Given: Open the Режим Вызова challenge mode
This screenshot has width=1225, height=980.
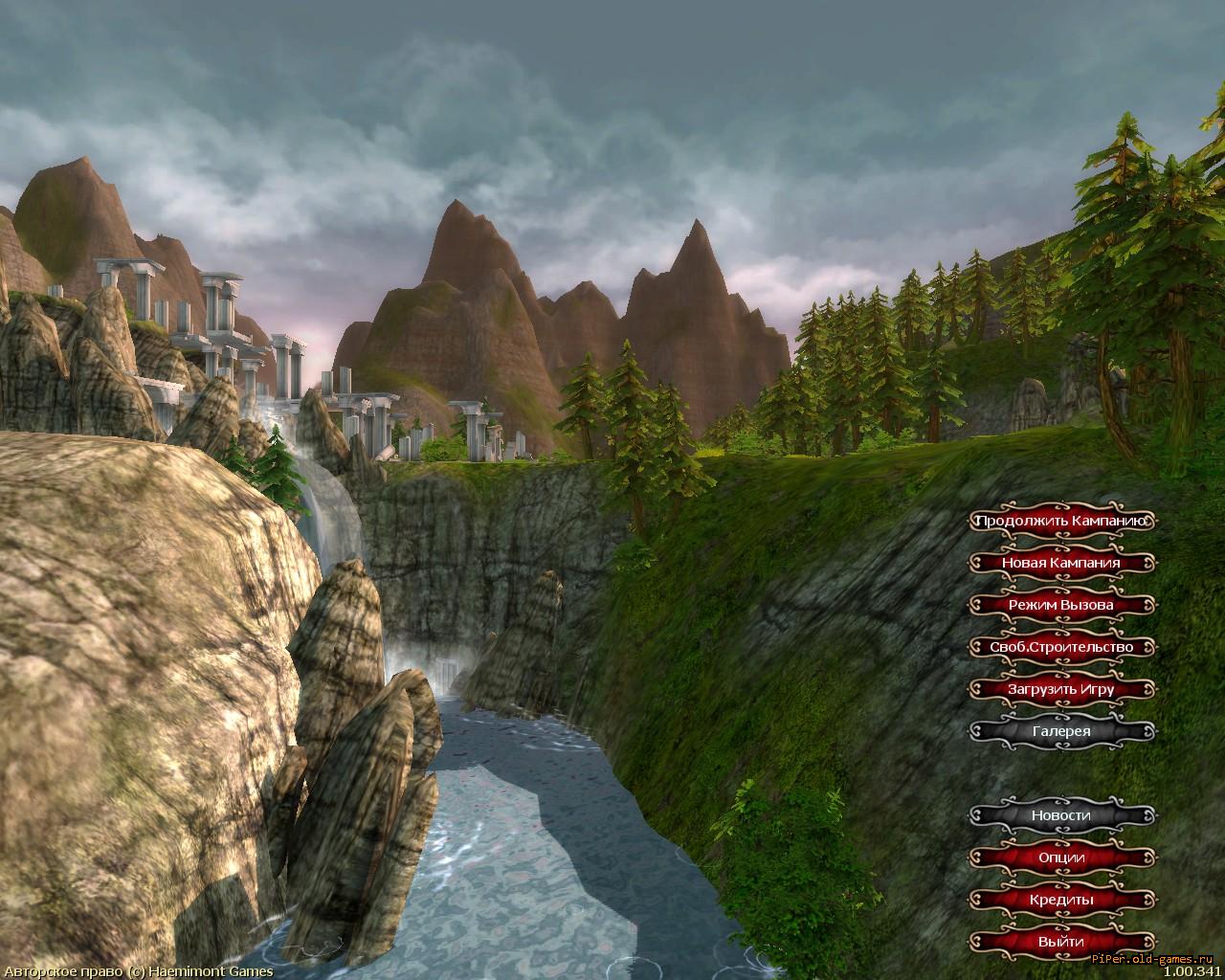Looking at the screenshot, I should pyautogui.click(x=1060, y=605).
